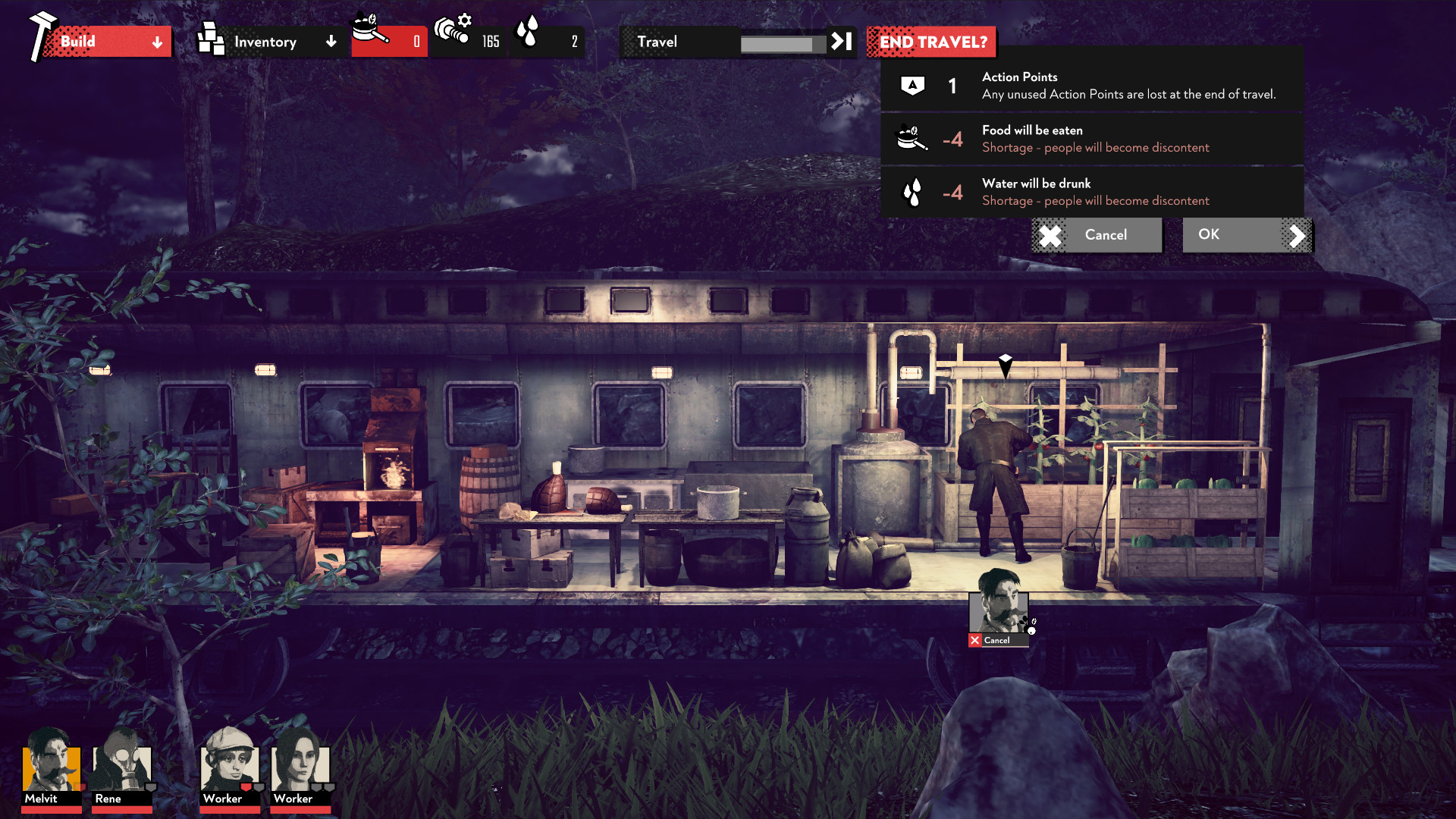This screenshot has height=819, width=1456.
Task: Click the Travel label in the top bar
Action: point(657,42)
